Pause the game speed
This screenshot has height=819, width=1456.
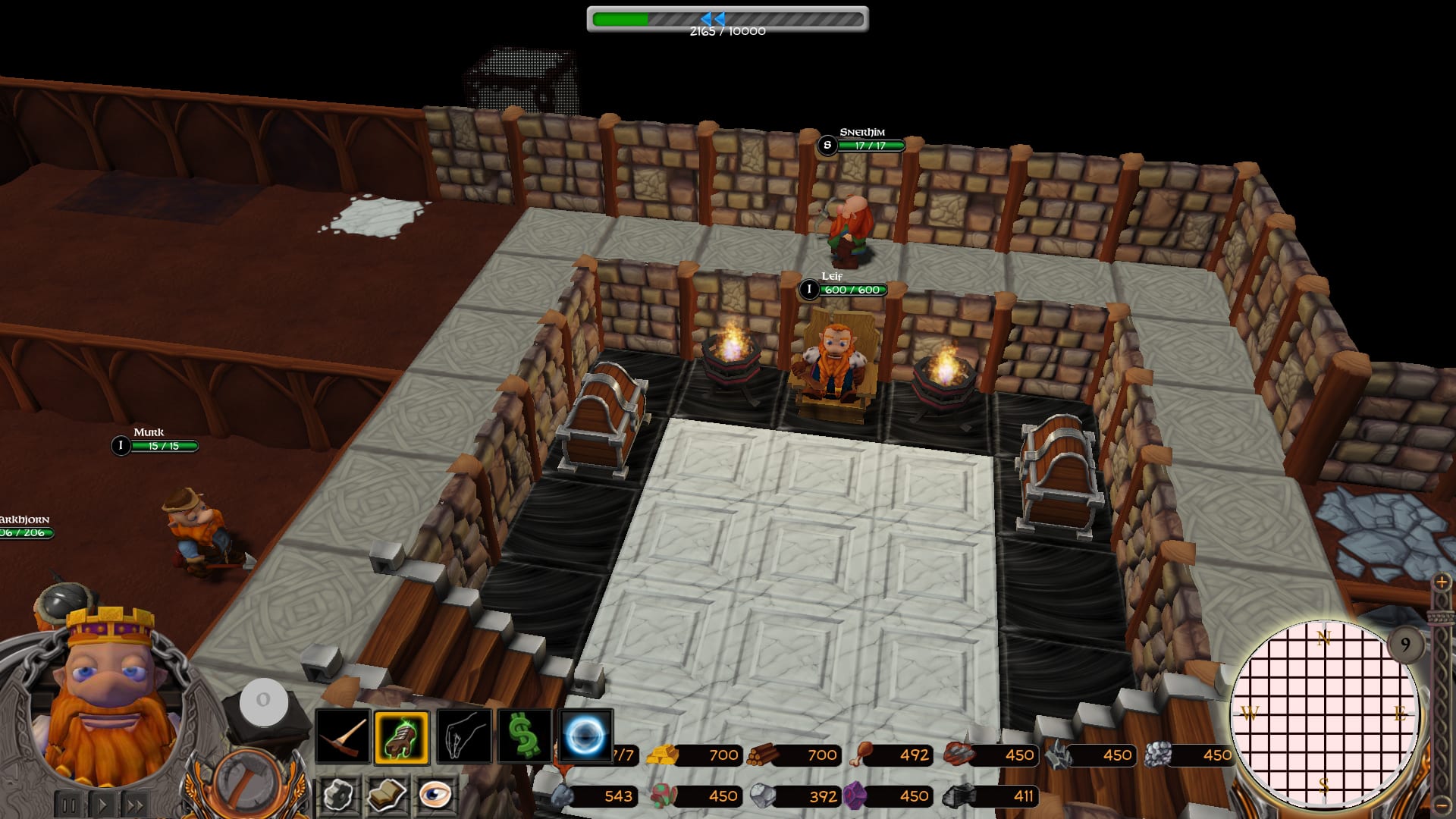tap(69, 805)
